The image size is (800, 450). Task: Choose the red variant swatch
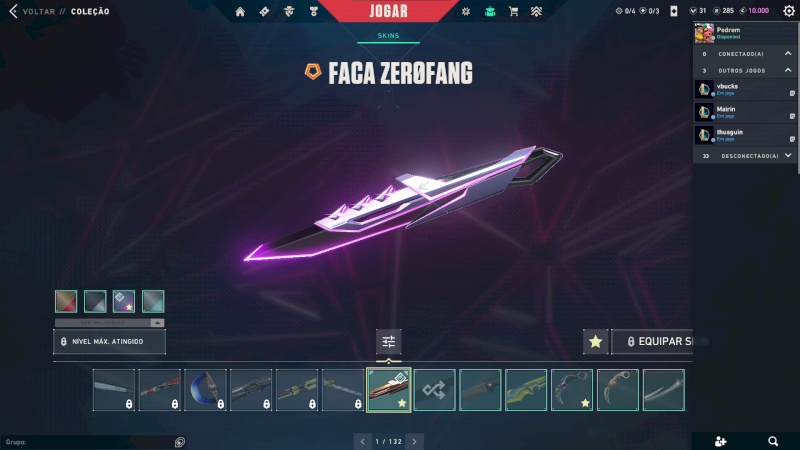[x=66, y=301]
